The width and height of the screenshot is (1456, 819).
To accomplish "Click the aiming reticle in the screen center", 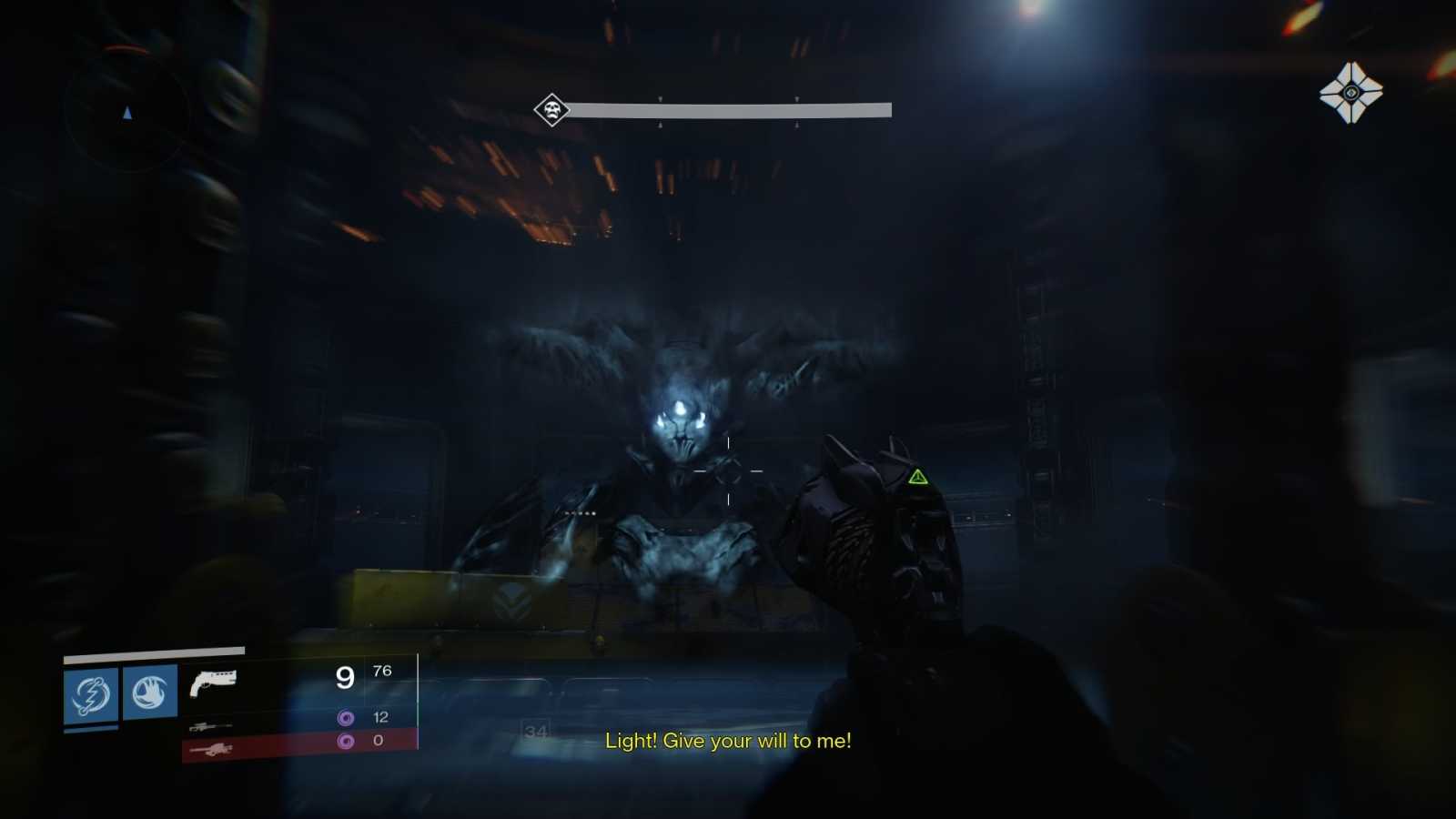I will [728, 472].
